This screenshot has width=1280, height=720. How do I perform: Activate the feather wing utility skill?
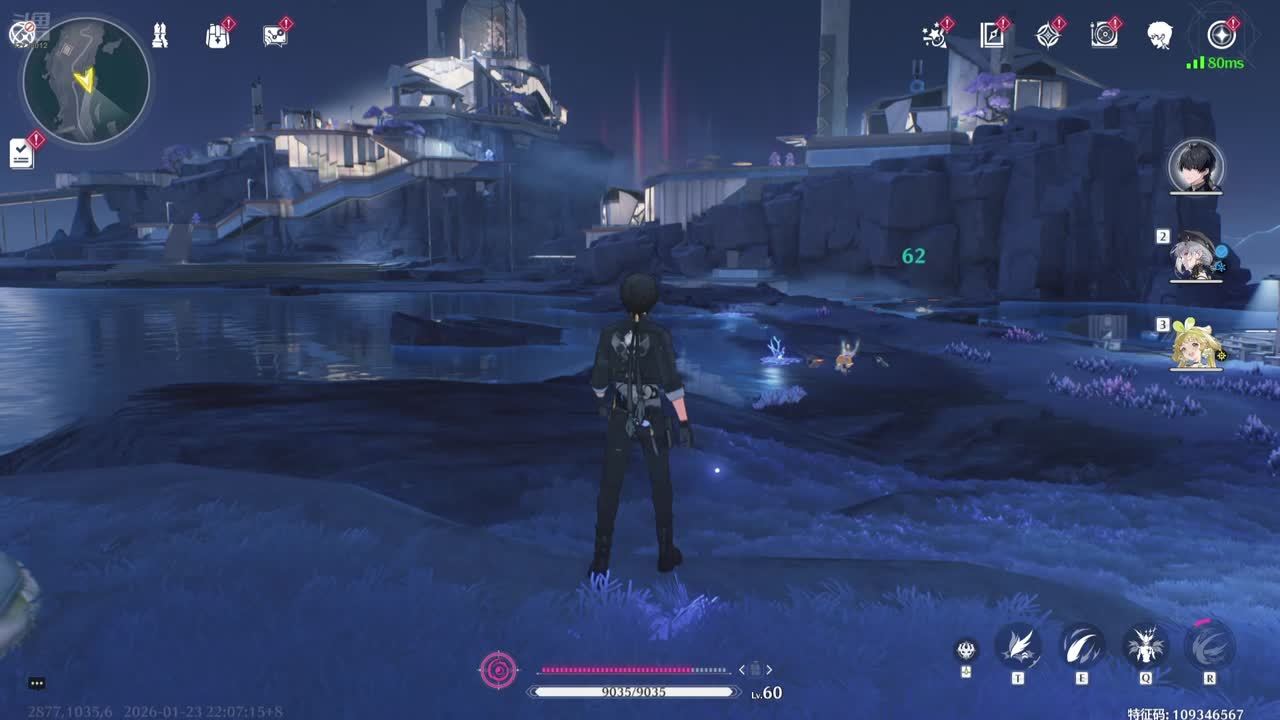(x=1018, y=645)
